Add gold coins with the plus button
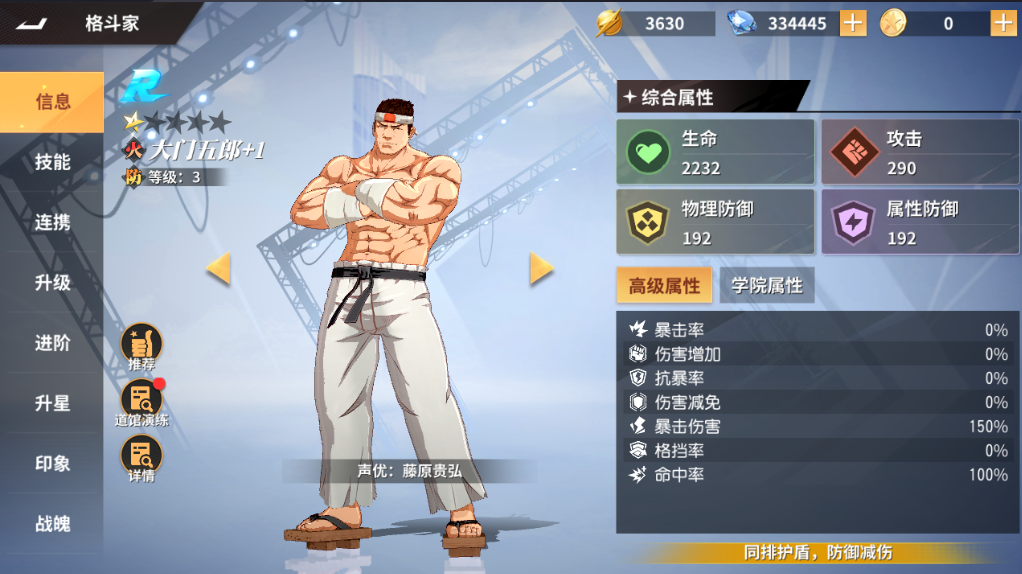This screenshot has width=1022, height=574. (1003, 23)
